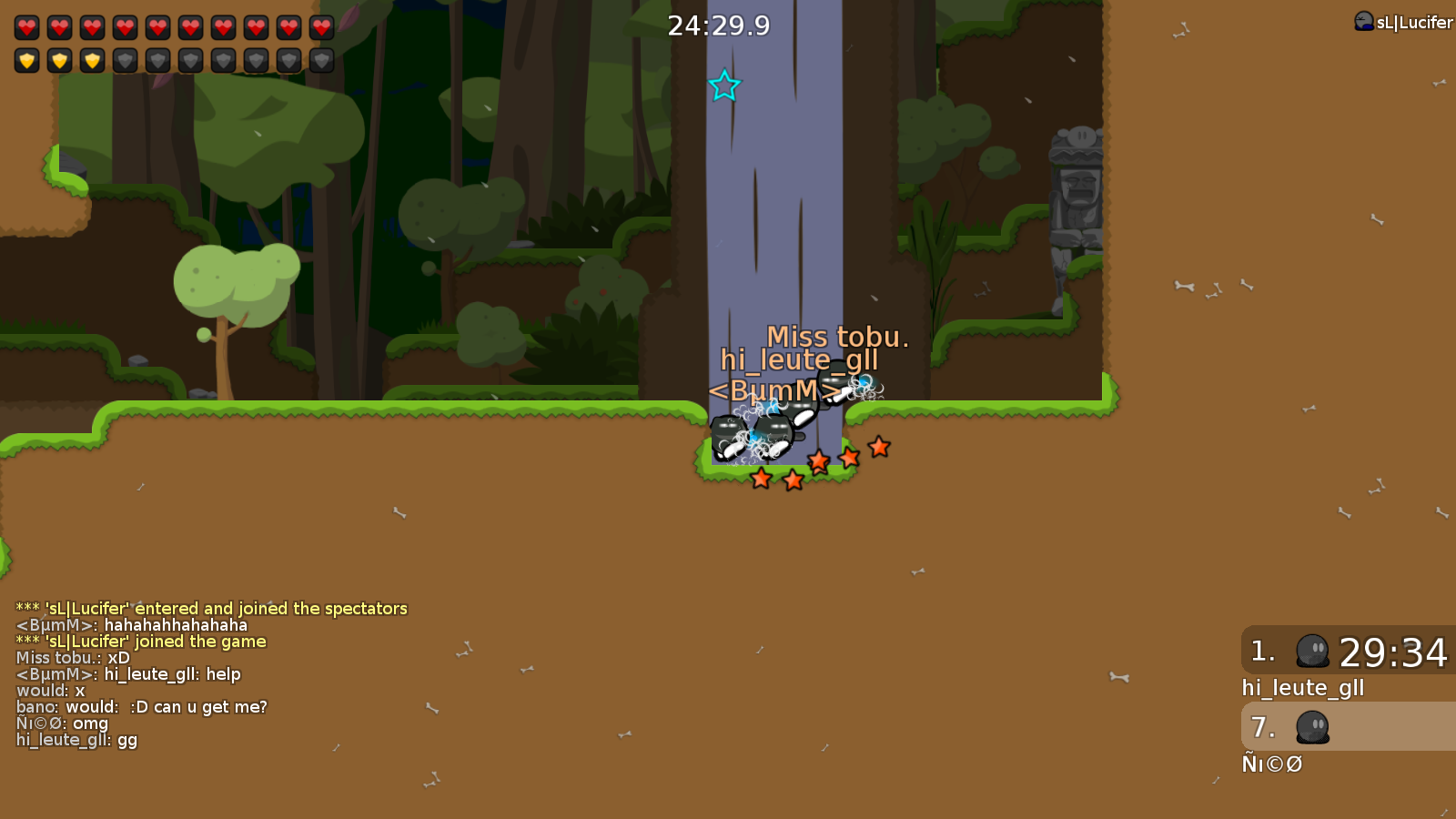
Task: Click the sL|Lucifer spectator avatar icon top right
Action: pos(1362,22)
